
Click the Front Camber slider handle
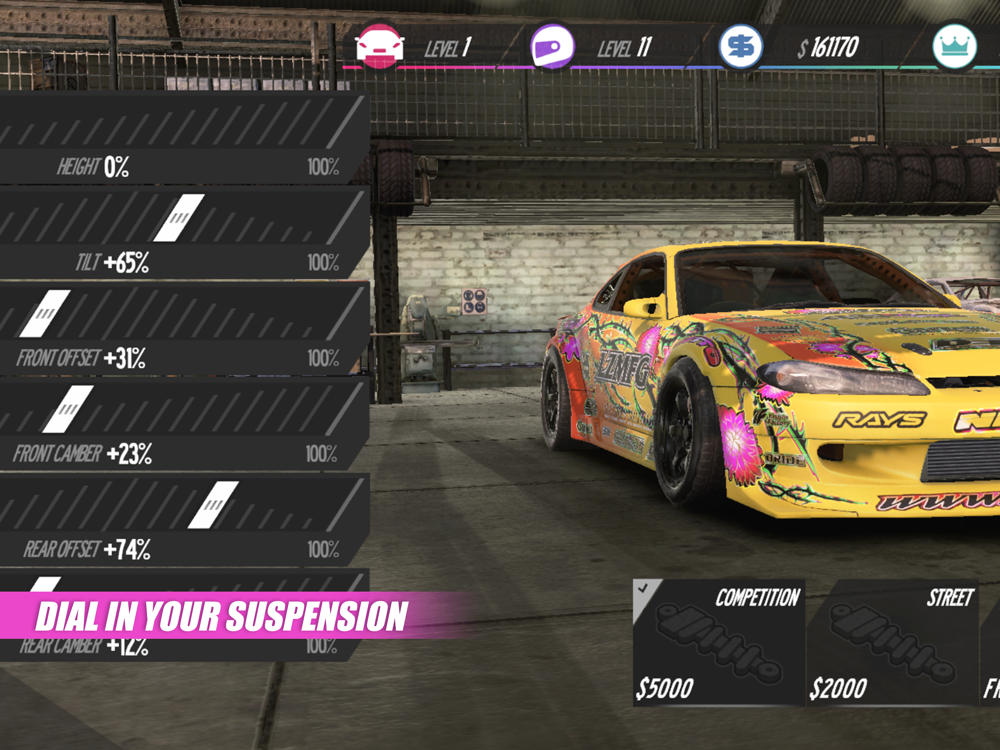(x=67, y=409)
